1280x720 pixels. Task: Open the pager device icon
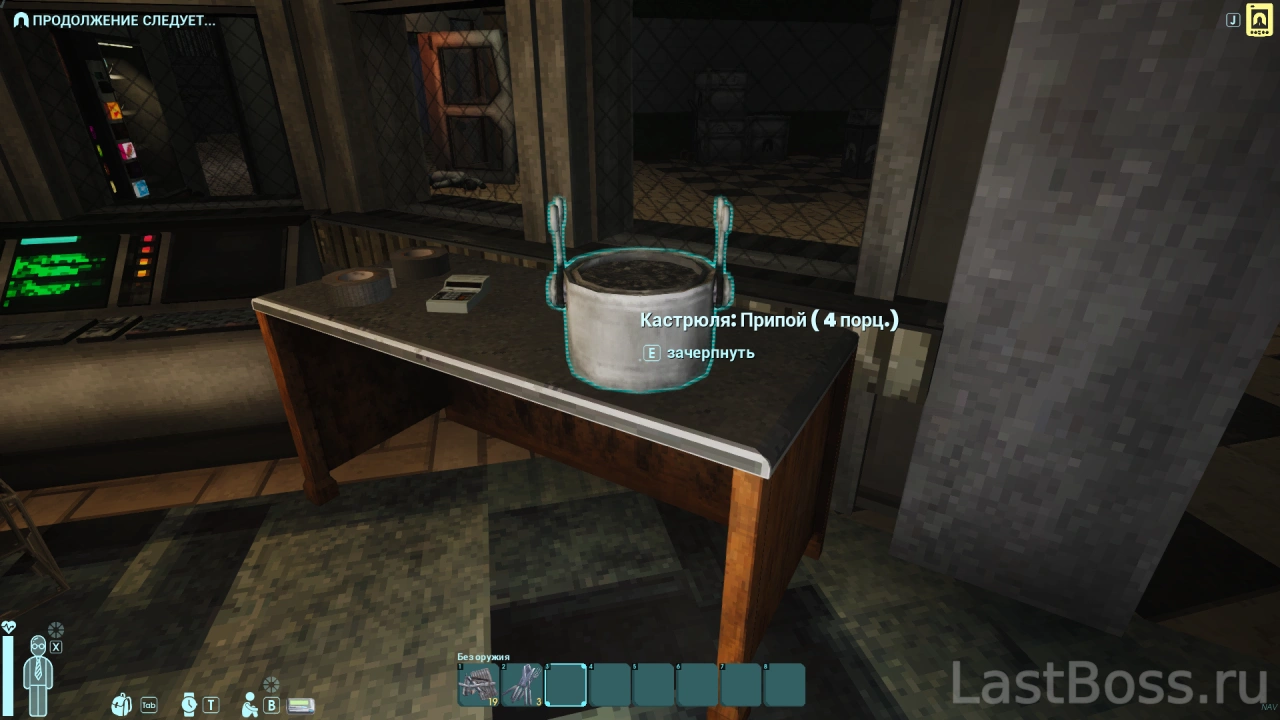pyautogui.click(x=301, y=705)
